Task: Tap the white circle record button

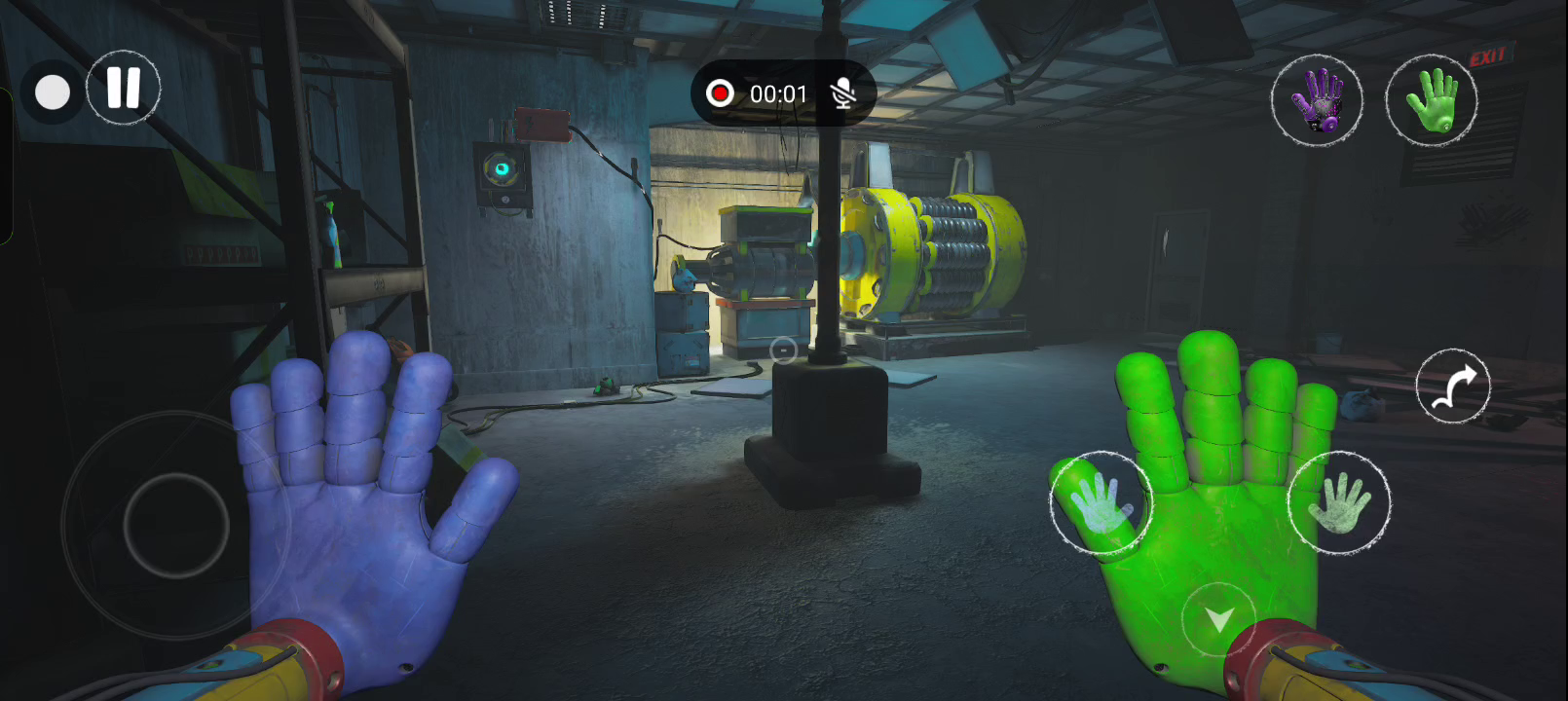Action: (x=53, y=93)
